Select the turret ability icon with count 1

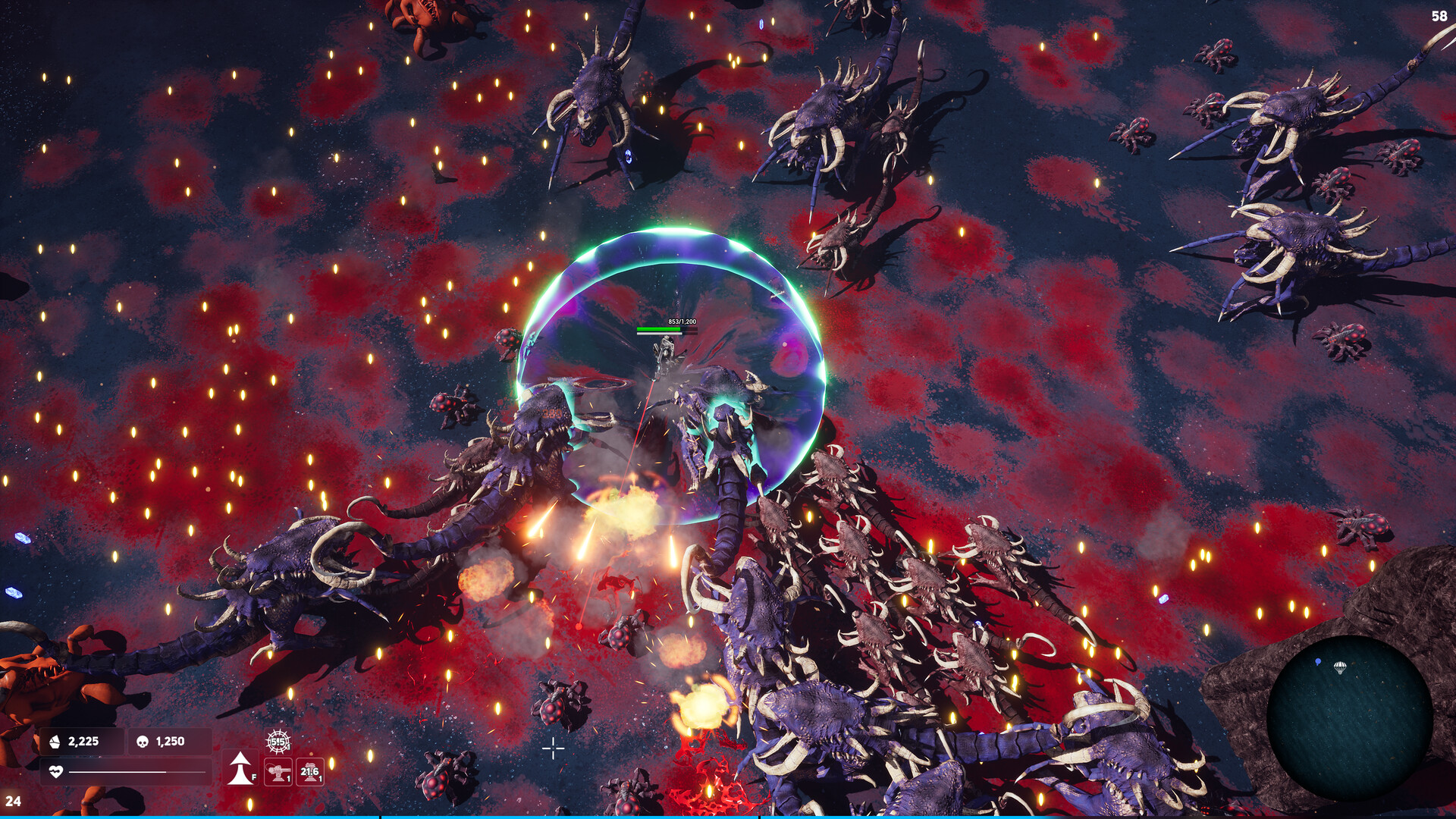point(278,772)
